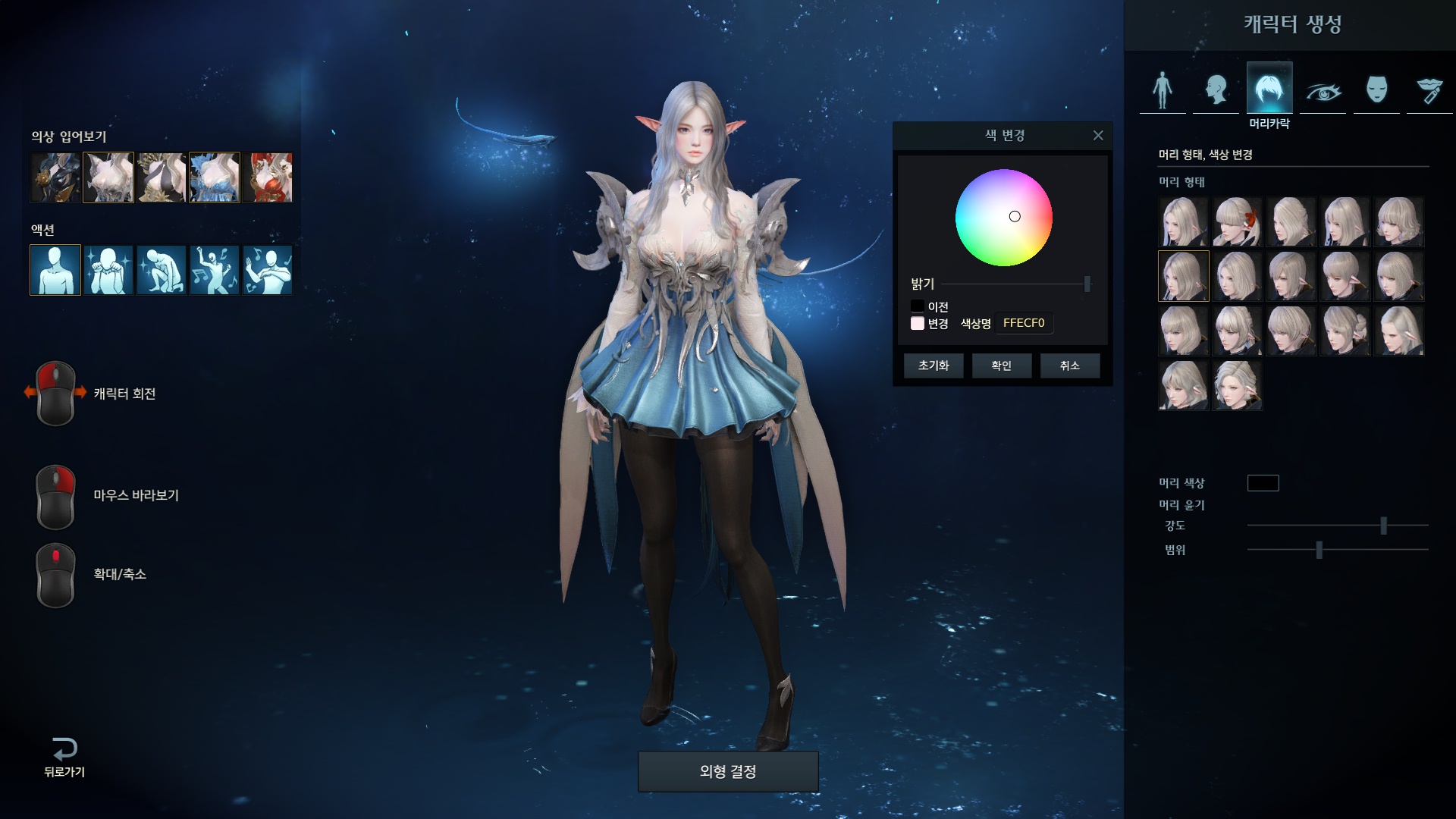Open the 머리 색상 hair color swatch
1456x819 pixels.
click(x=1263, y=483)
